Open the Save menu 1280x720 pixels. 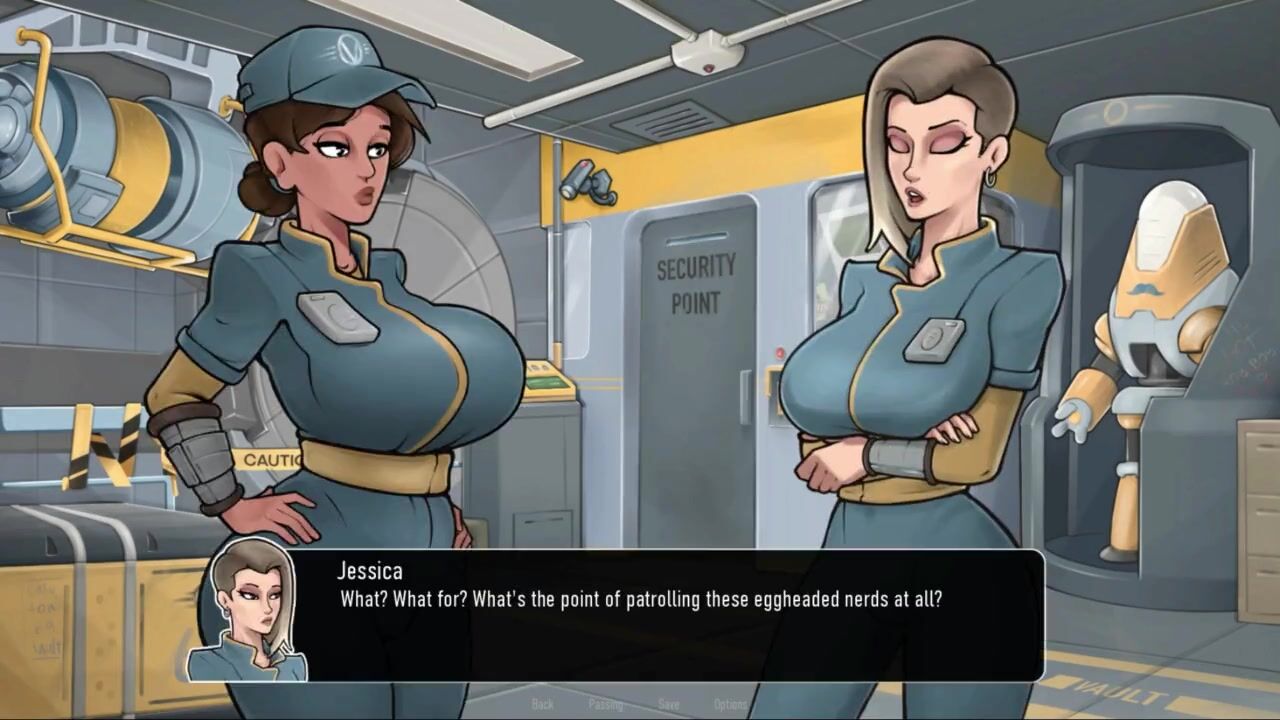pos(669,704)
